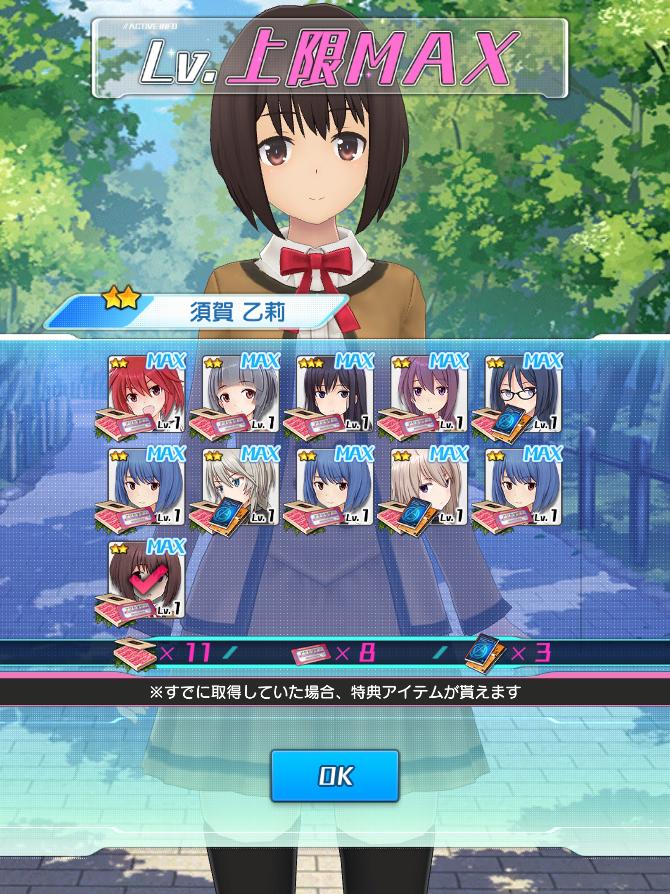Pick the beige-haired girl with purple eyes

(x=428, y=487)
